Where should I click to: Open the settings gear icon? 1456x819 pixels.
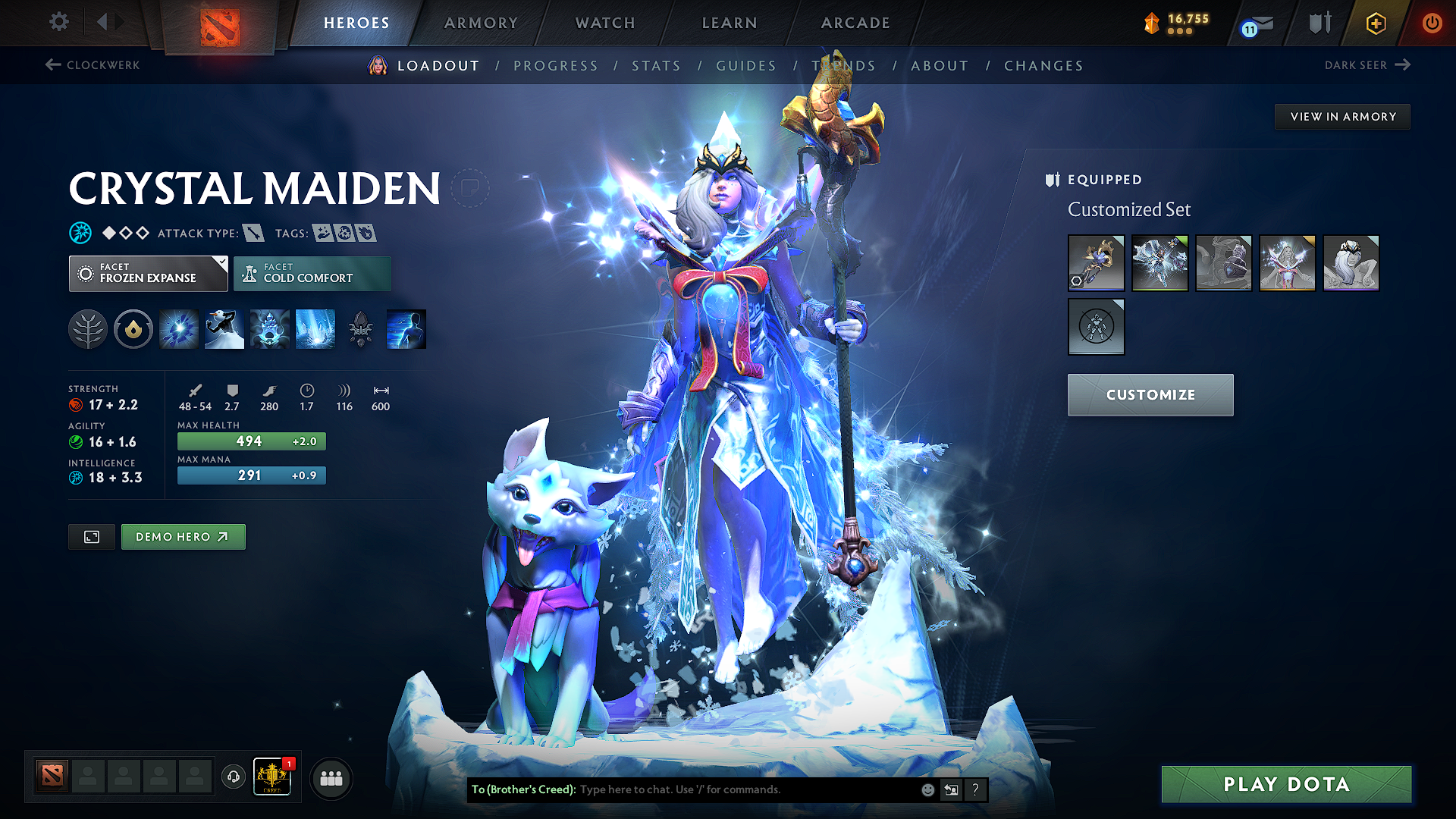(x=58, y=22)
